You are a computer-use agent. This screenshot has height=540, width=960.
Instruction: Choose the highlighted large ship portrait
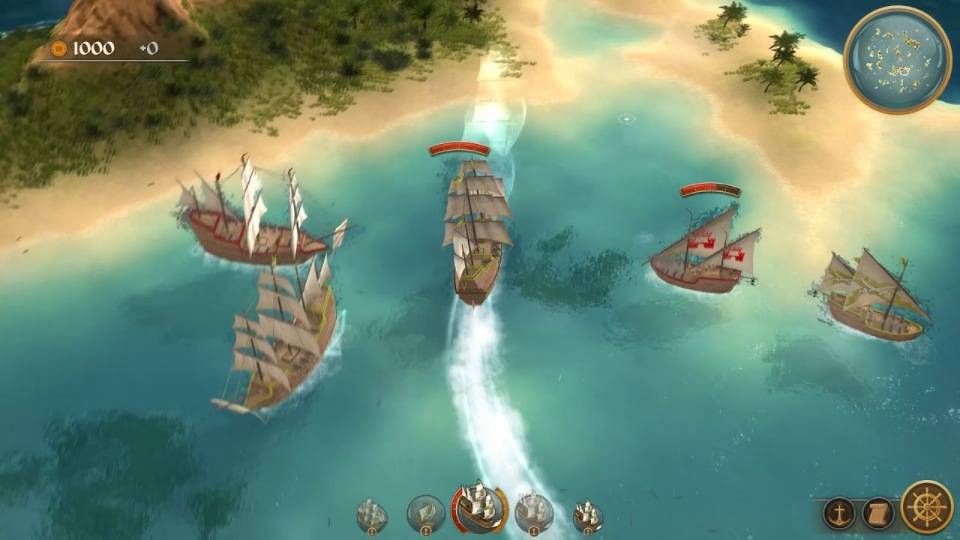pos(478,507)
